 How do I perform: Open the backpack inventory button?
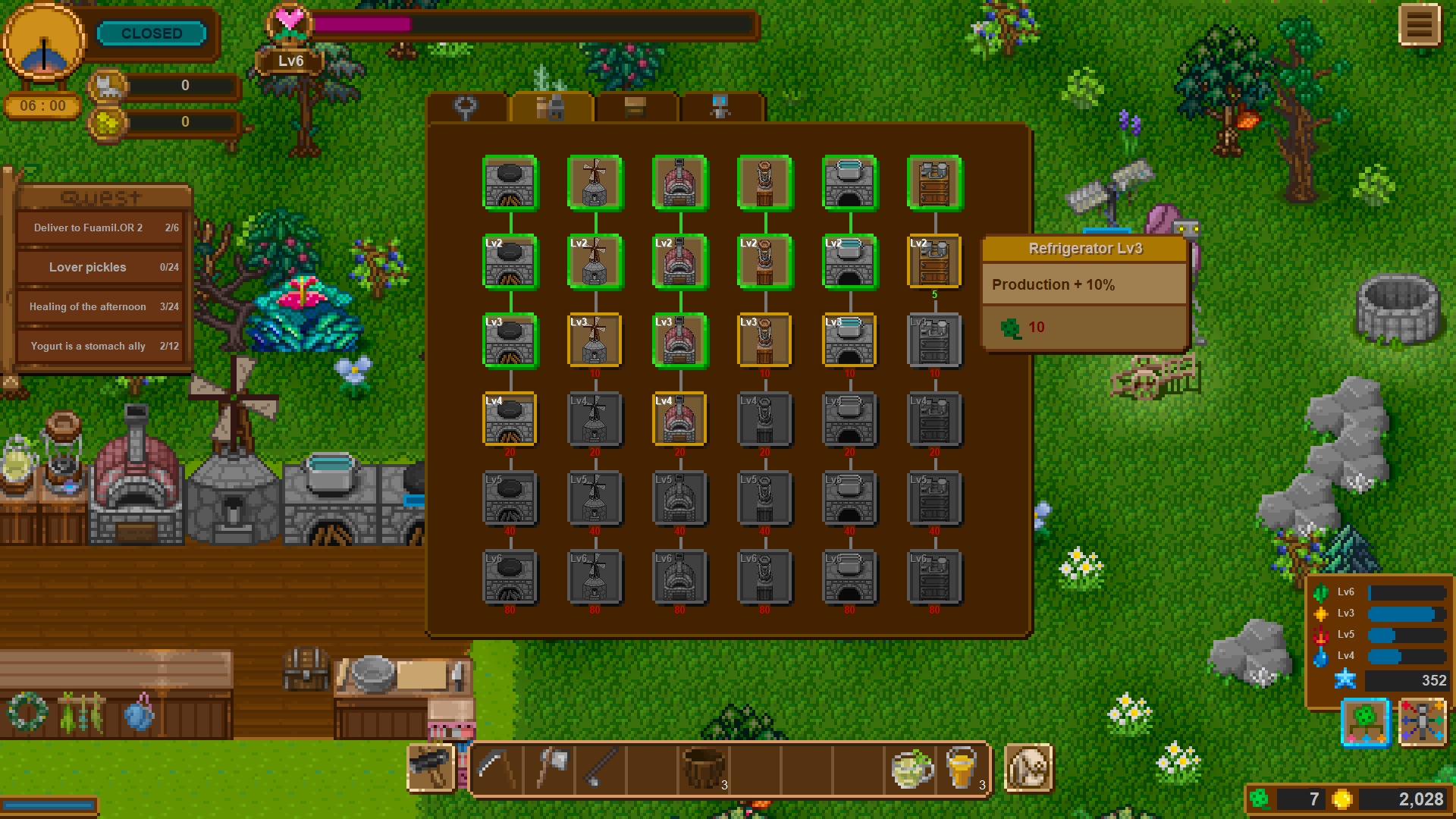(x=1028, y=769)
